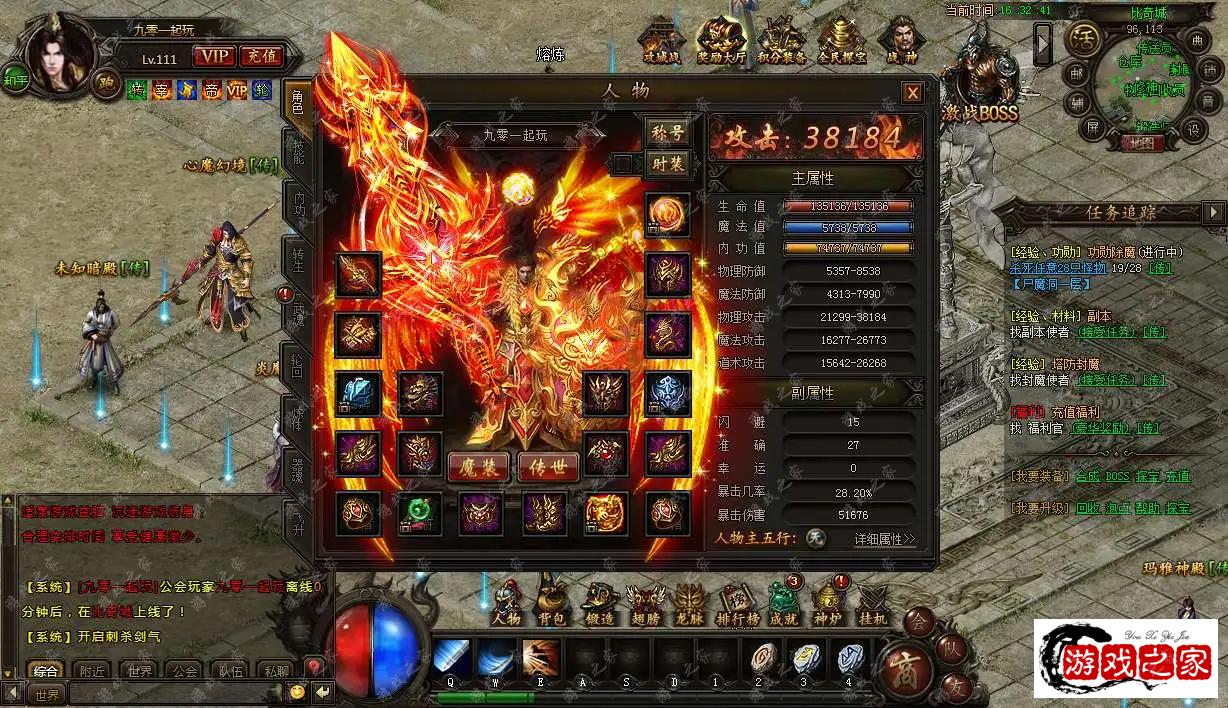Open the chat emoji picker
The width and height of the screenshot is (1228, 708).
tap(297, 692)
